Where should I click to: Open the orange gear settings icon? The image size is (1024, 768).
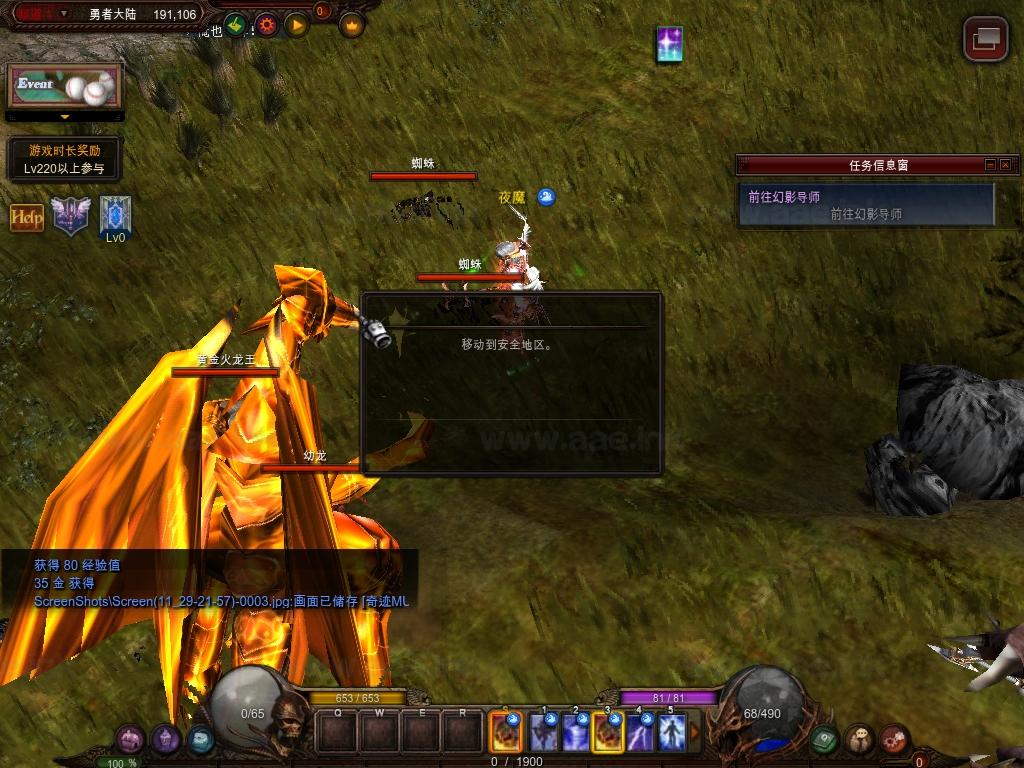click(266, 25)
